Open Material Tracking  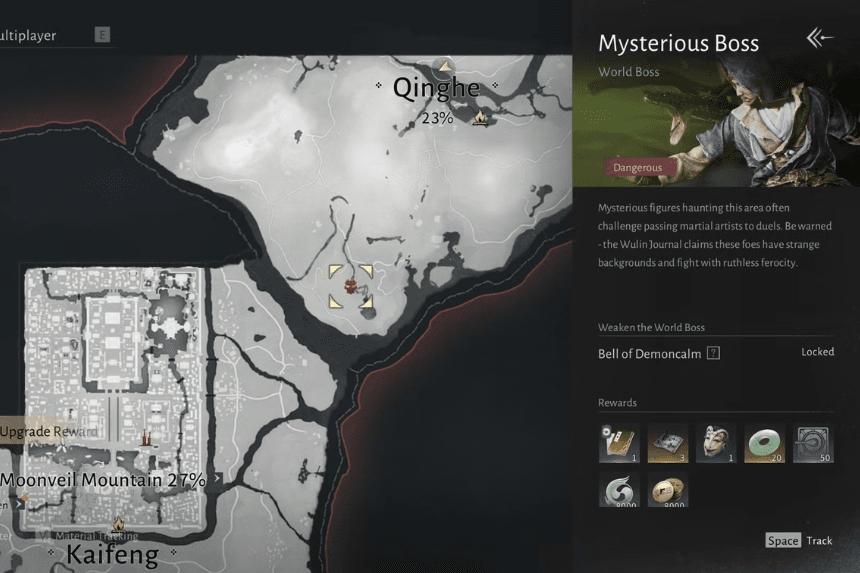(95, 536)
